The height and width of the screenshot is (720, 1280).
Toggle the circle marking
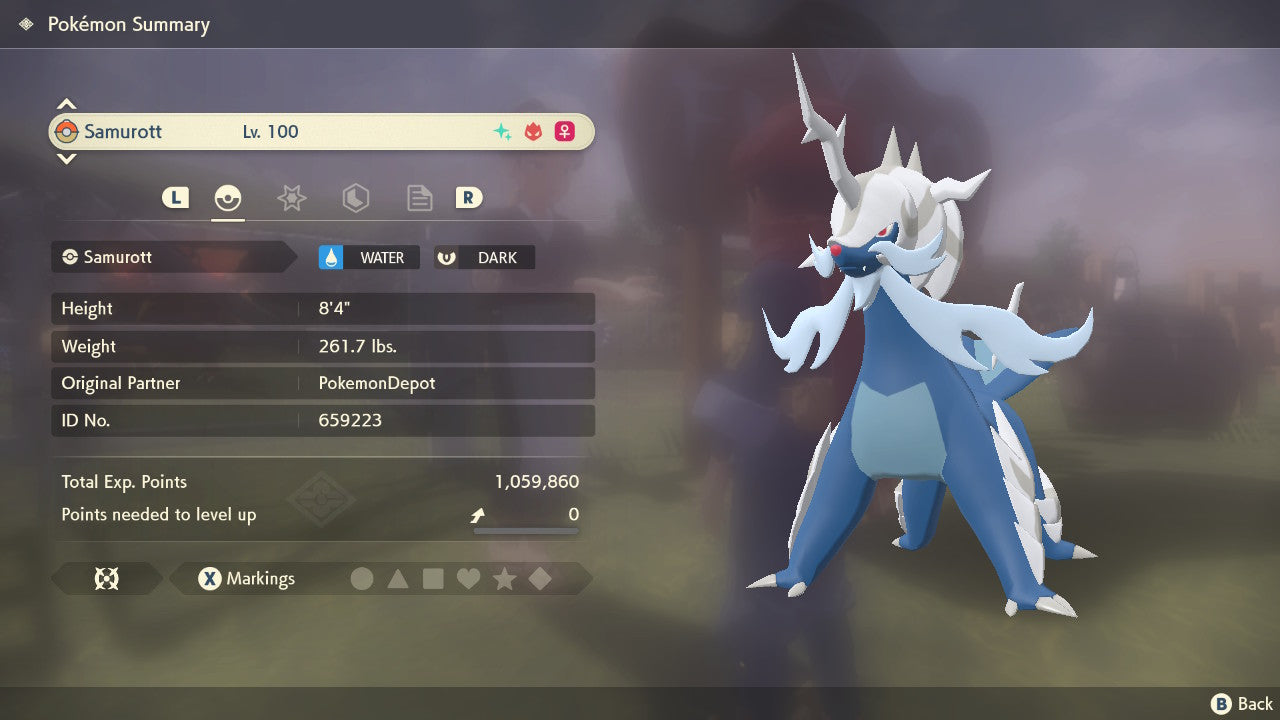click(362, 579)
